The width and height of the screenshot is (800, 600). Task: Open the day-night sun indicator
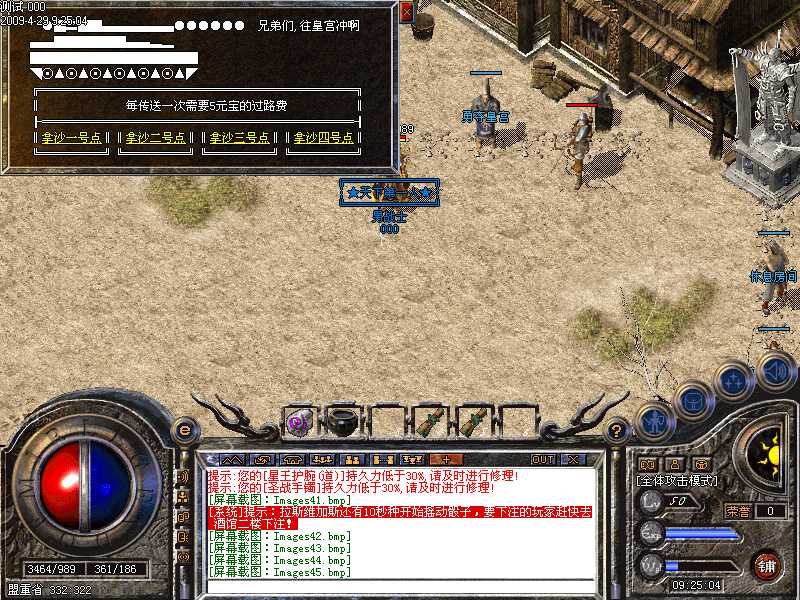[x=770, y=457]
